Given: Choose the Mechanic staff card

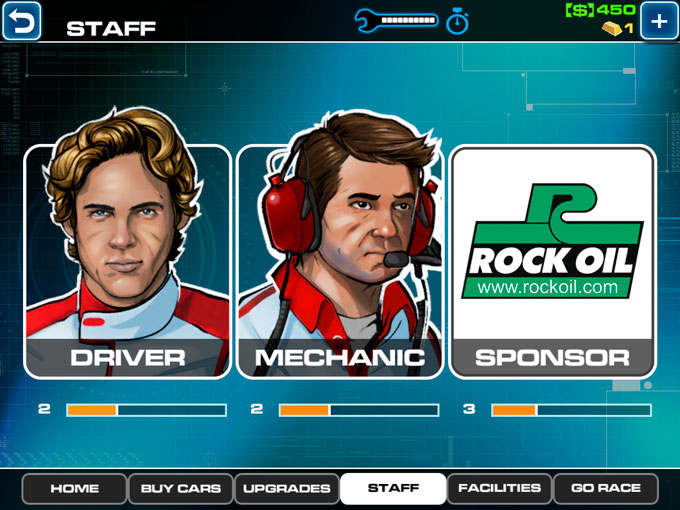Looking at the screenshot, I should coord(340,261).
